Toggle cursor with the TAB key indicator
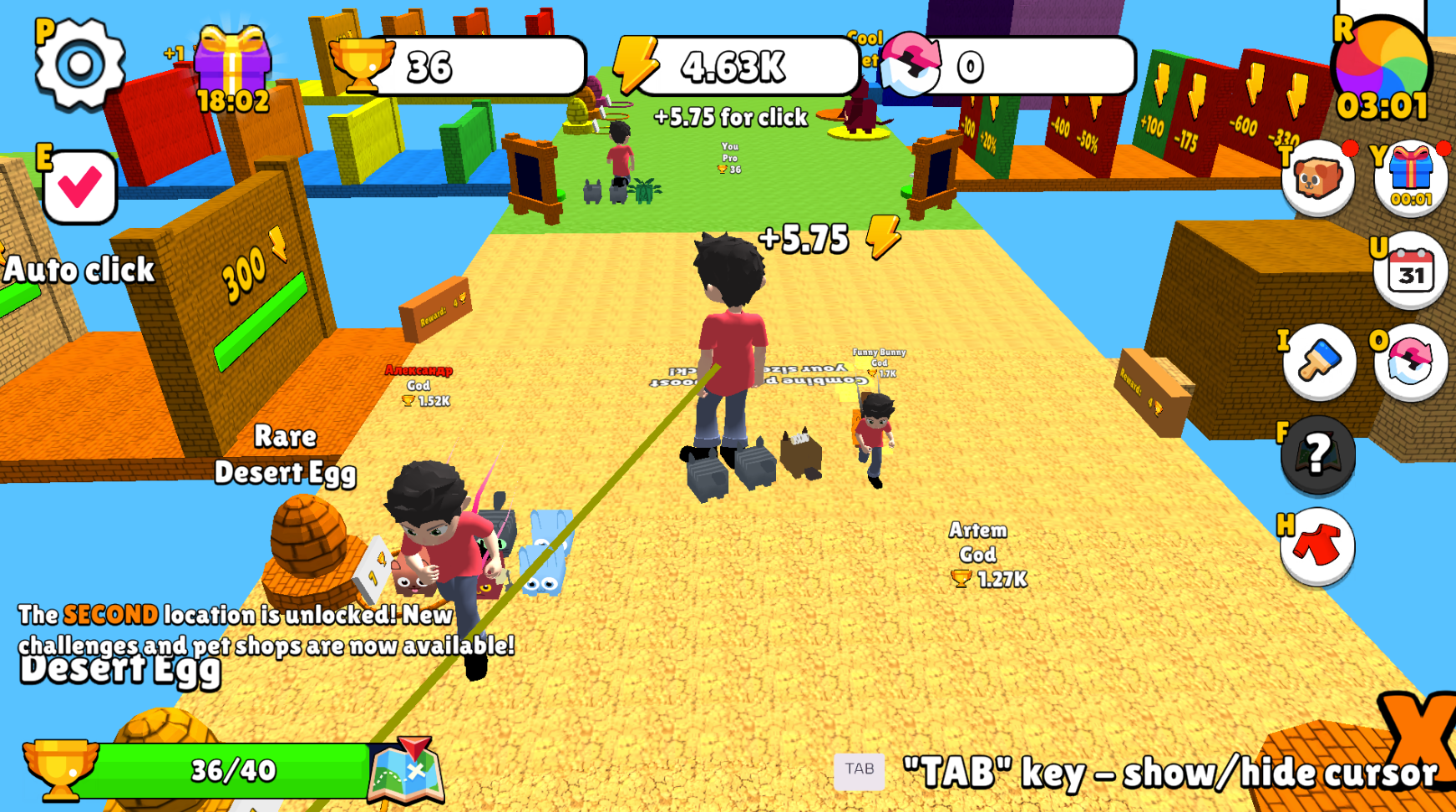Screen dimensions: 1456x812 tap(860, 769)
